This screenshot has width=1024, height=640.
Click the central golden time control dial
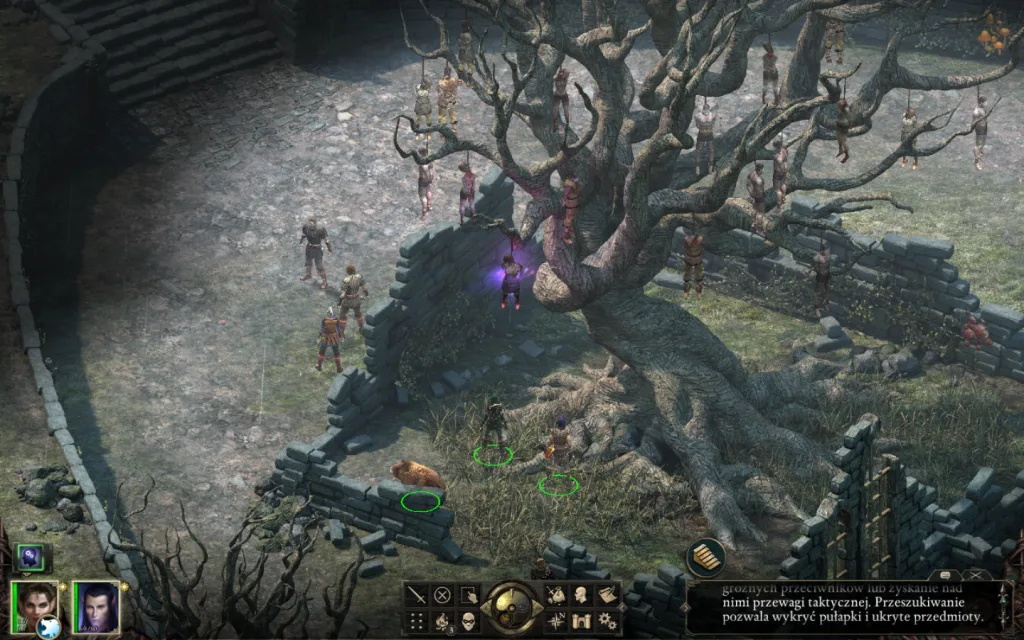point(511,607)
